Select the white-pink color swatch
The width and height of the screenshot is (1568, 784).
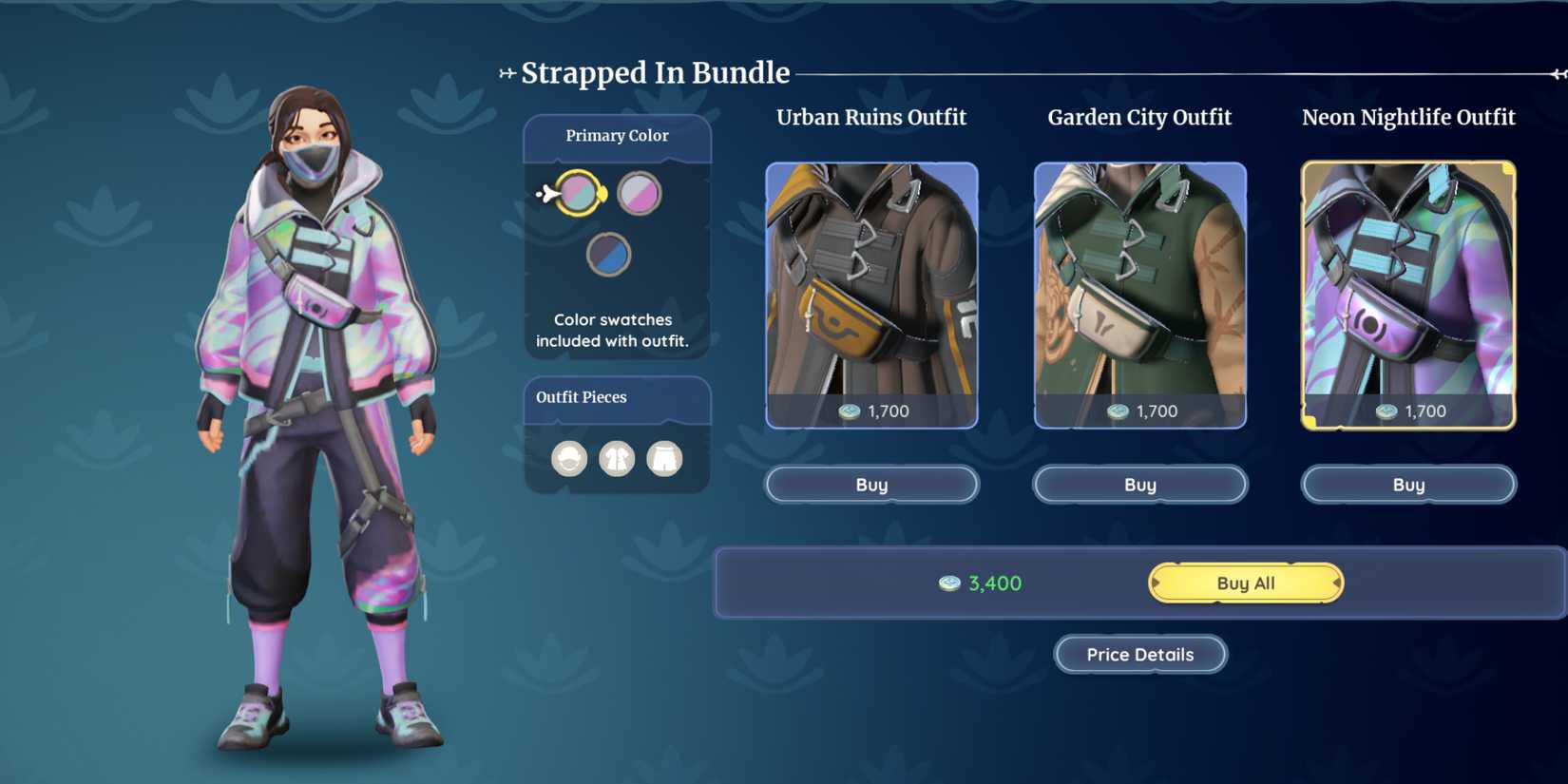coord(638,191)
